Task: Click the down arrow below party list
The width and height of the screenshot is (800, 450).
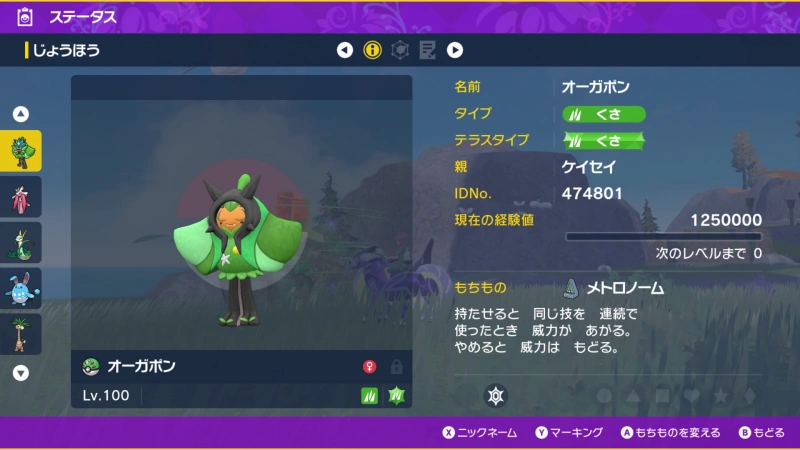Action: (x=21, y=373)
